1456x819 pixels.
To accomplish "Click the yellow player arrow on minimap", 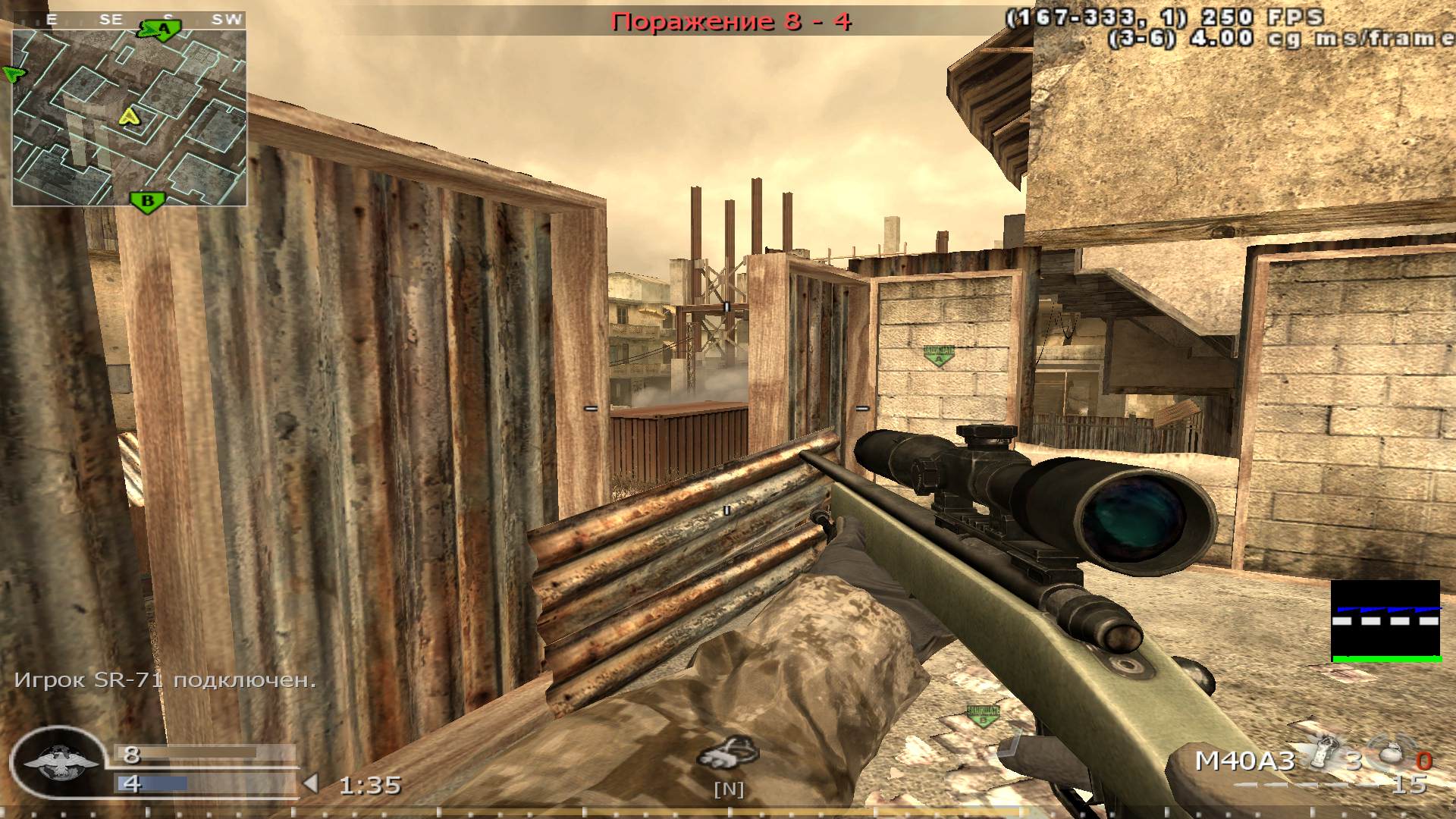I will pyautogui.click(x=130, y=116).
